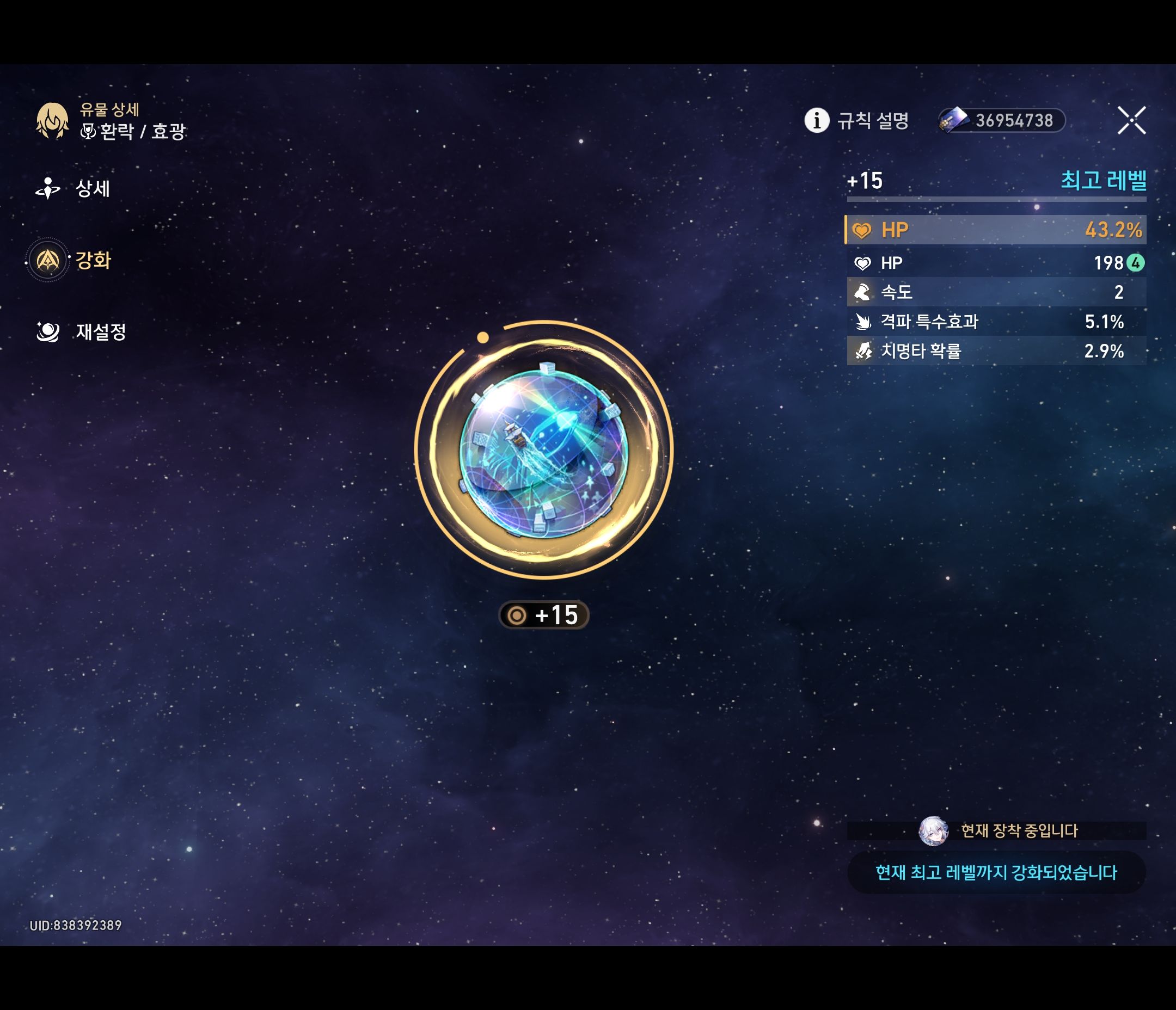Open the 상세 details tab
Screen dimensions: 1176x1010
click(74, 188)
